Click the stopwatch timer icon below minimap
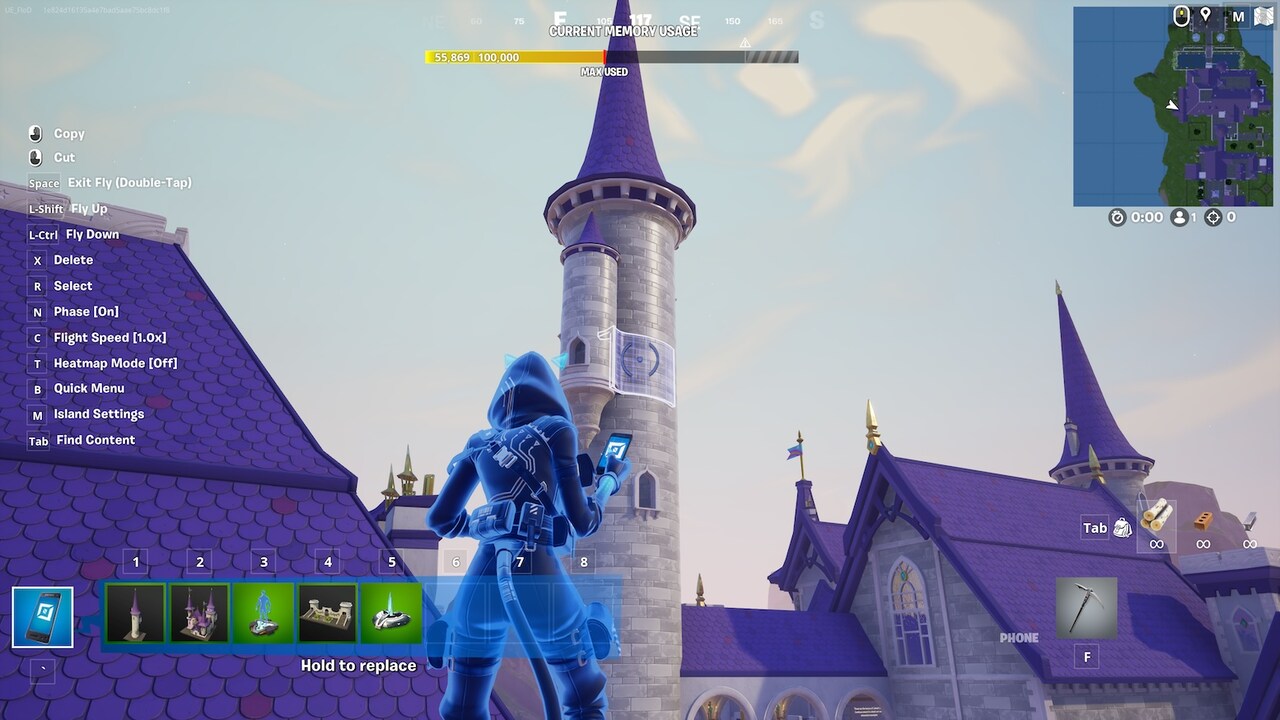The height and width of the screenshot is (720, 1280). click(1117, 216)
